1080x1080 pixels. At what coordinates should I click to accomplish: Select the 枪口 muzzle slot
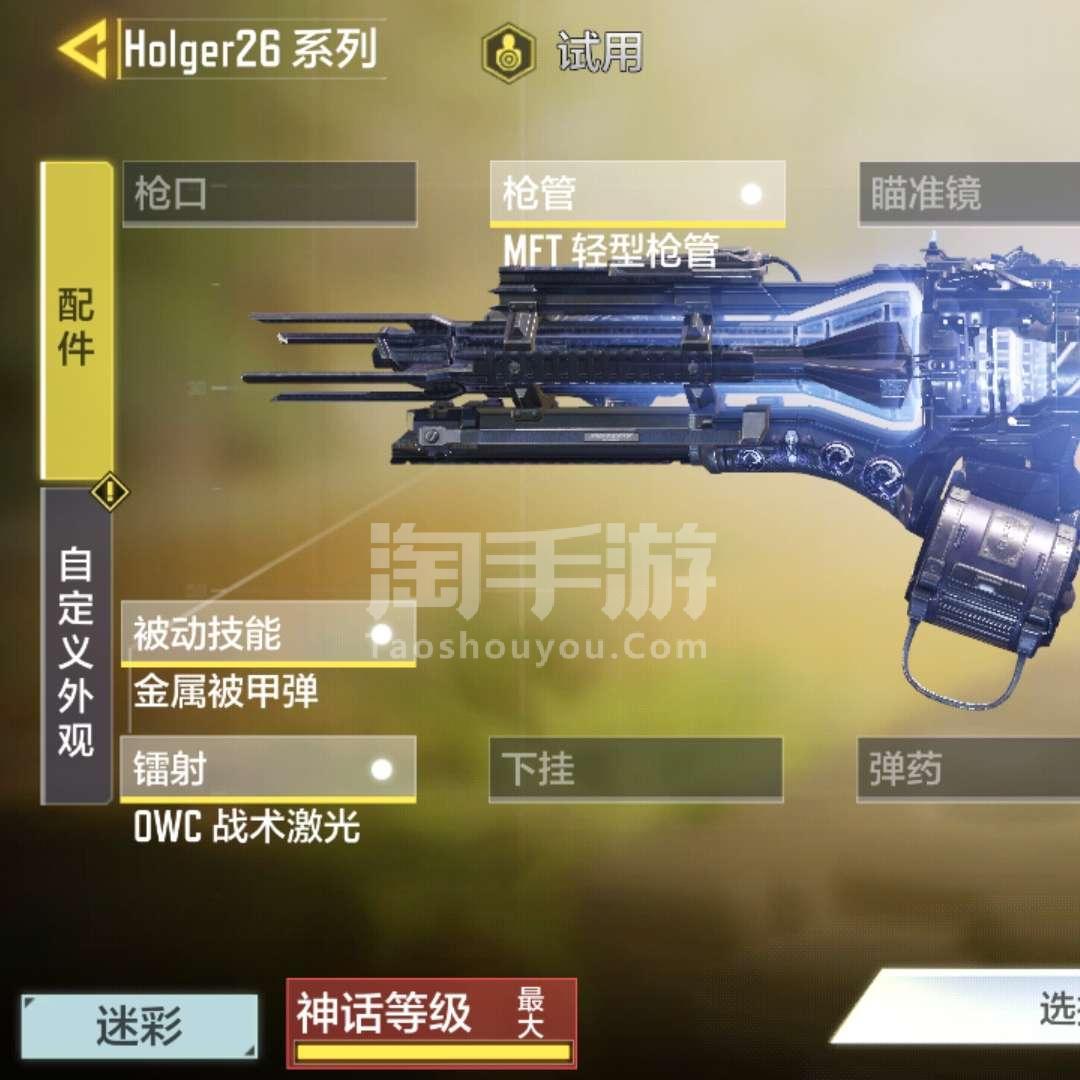(x=269, y=193)
